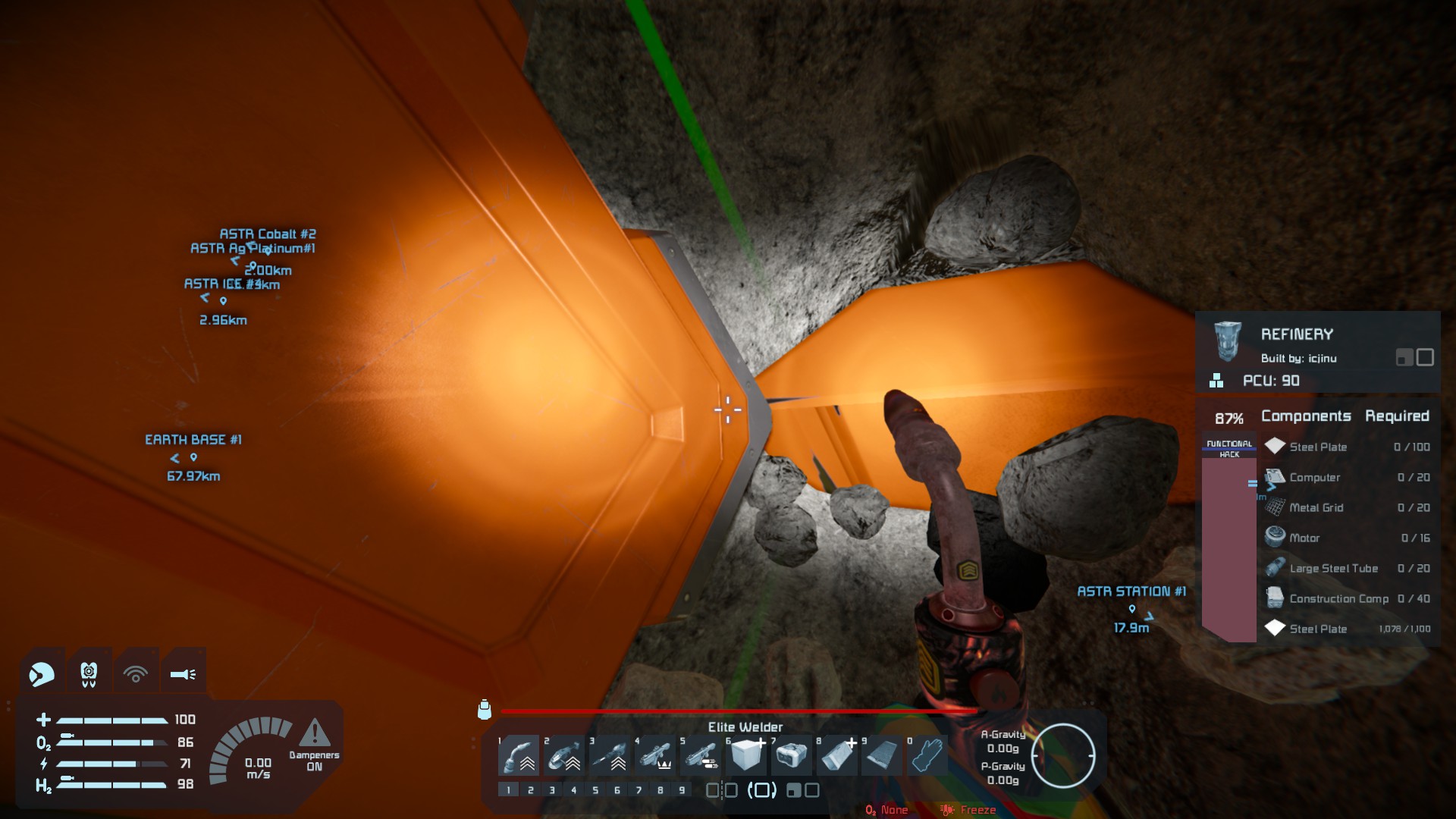Viewport: 1456px width, 819px height.
Task: Toggle the broadcasting antenna signal icon
Action: click(x=136, y=673)
